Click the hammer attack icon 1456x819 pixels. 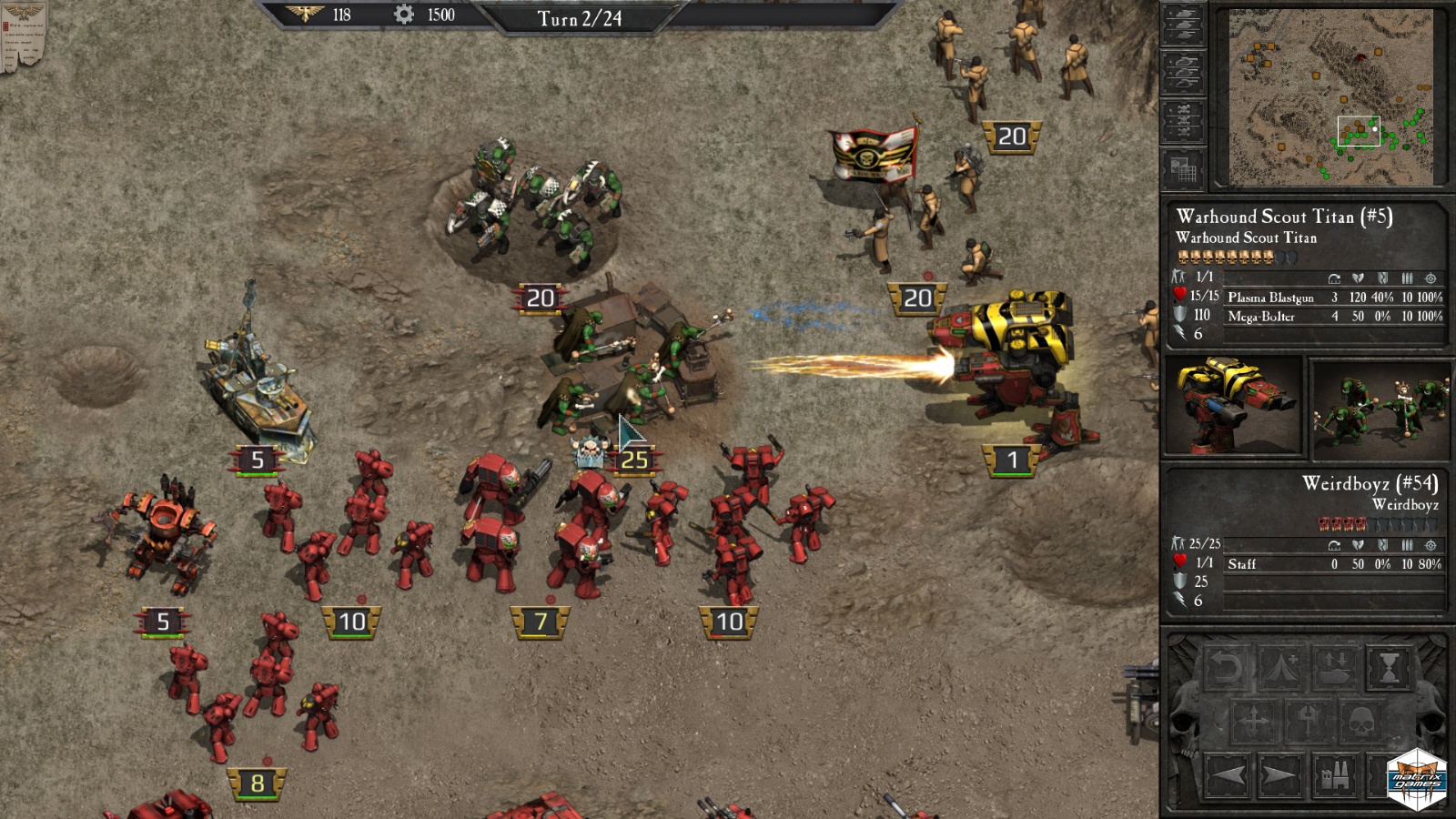coord(1306,722)
